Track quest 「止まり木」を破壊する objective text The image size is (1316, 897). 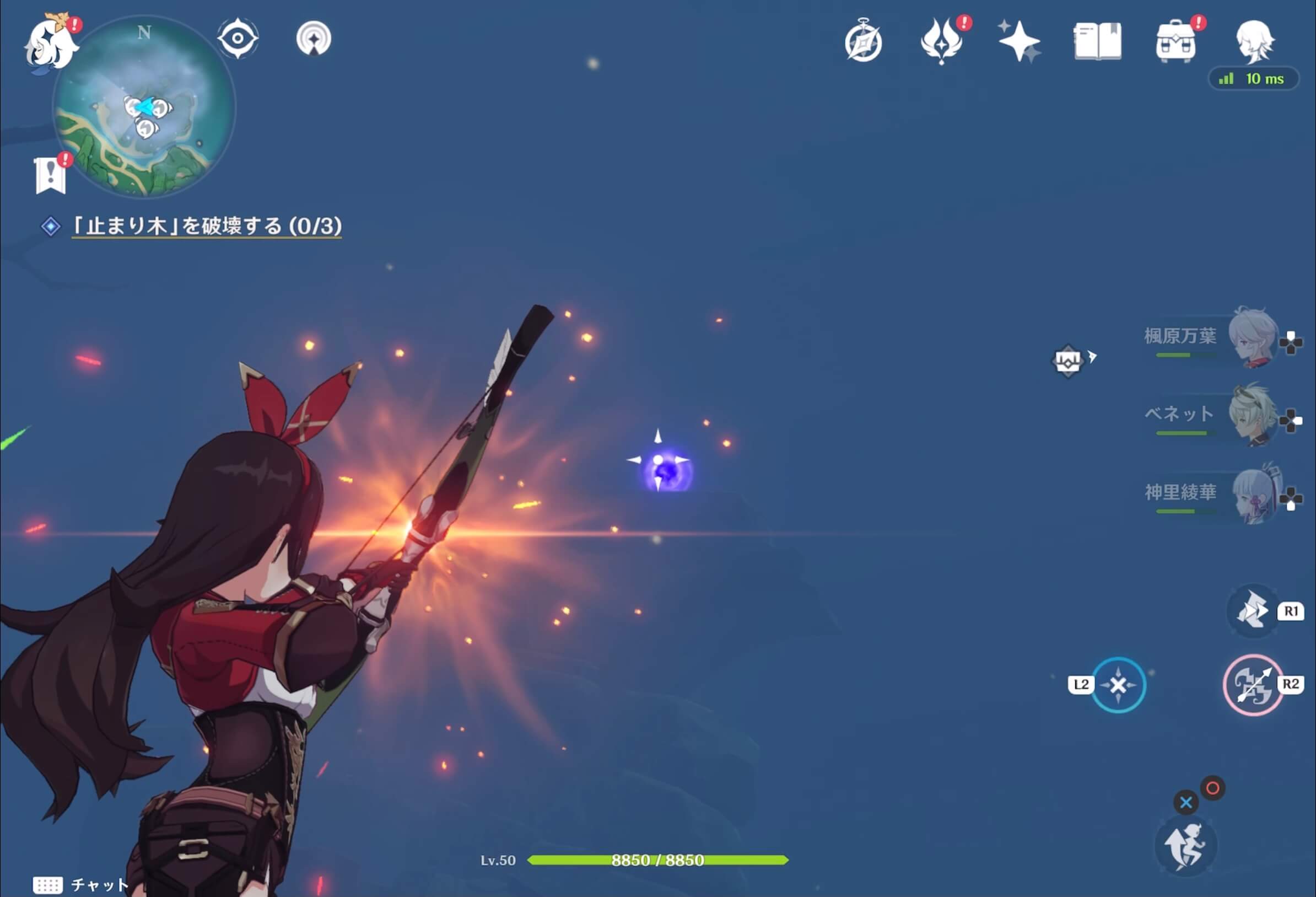click(x=204, y=224)
